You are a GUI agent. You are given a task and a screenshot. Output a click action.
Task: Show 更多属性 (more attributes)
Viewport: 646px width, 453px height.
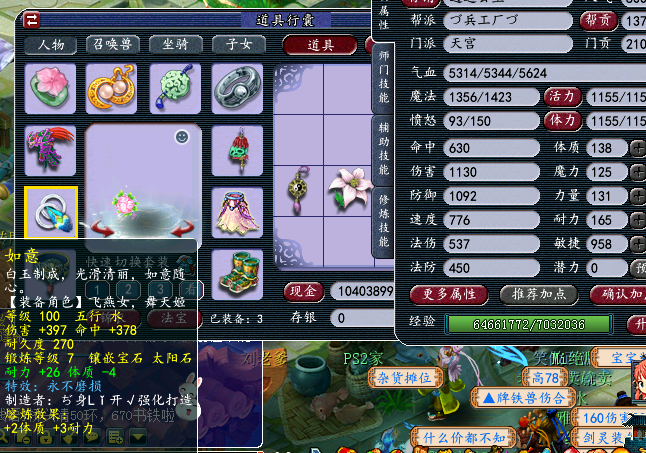(x=449, y=294)
